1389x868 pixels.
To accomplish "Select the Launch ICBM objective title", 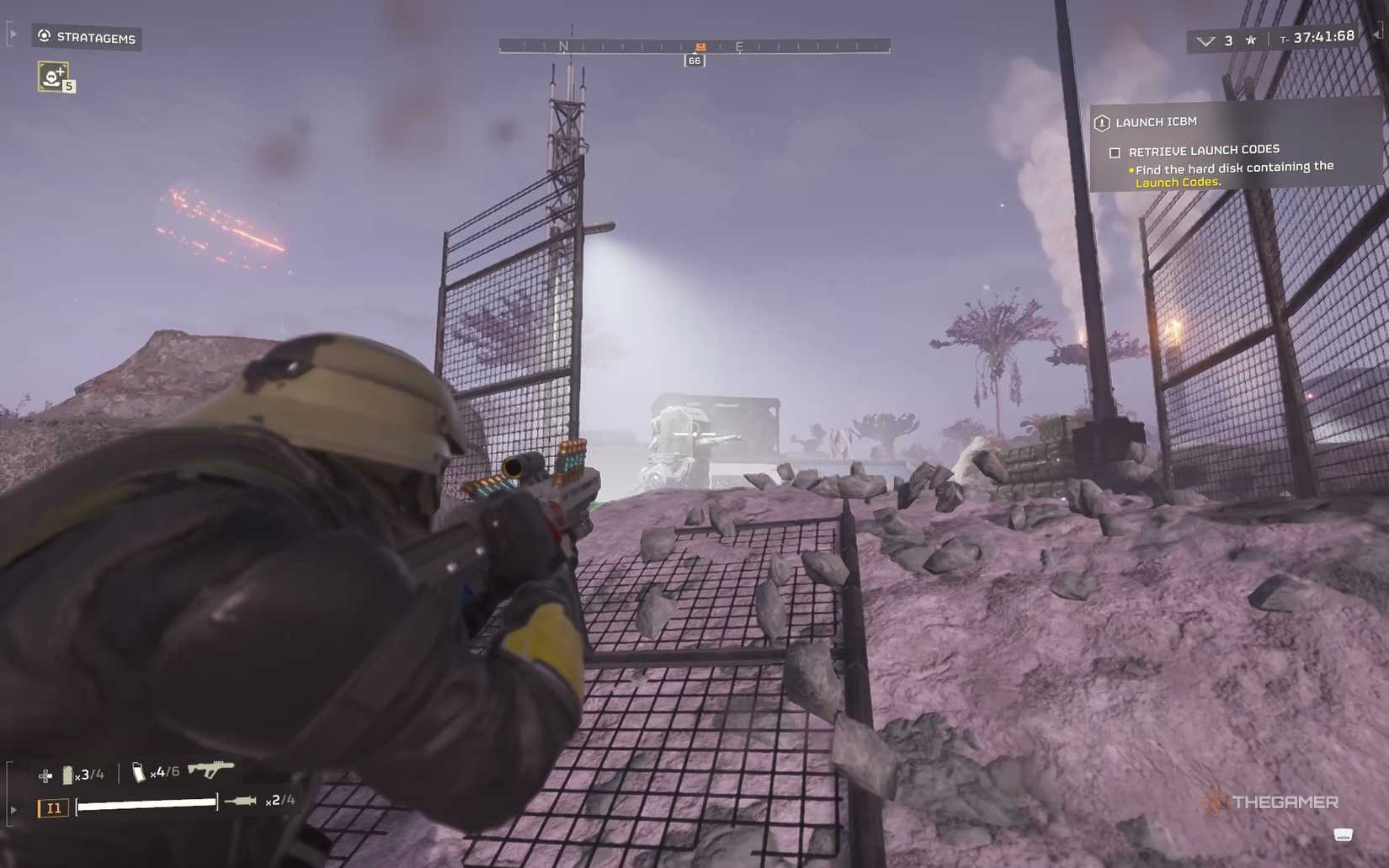I will pos(1157,122).
